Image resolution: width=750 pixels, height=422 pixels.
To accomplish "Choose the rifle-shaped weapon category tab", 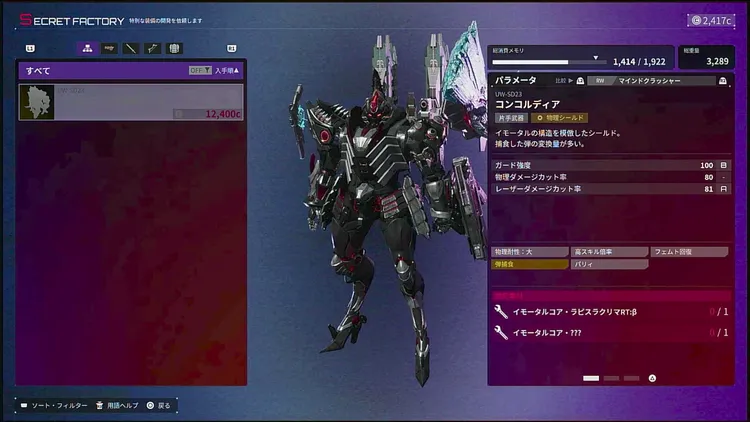I will pos(152,48).
